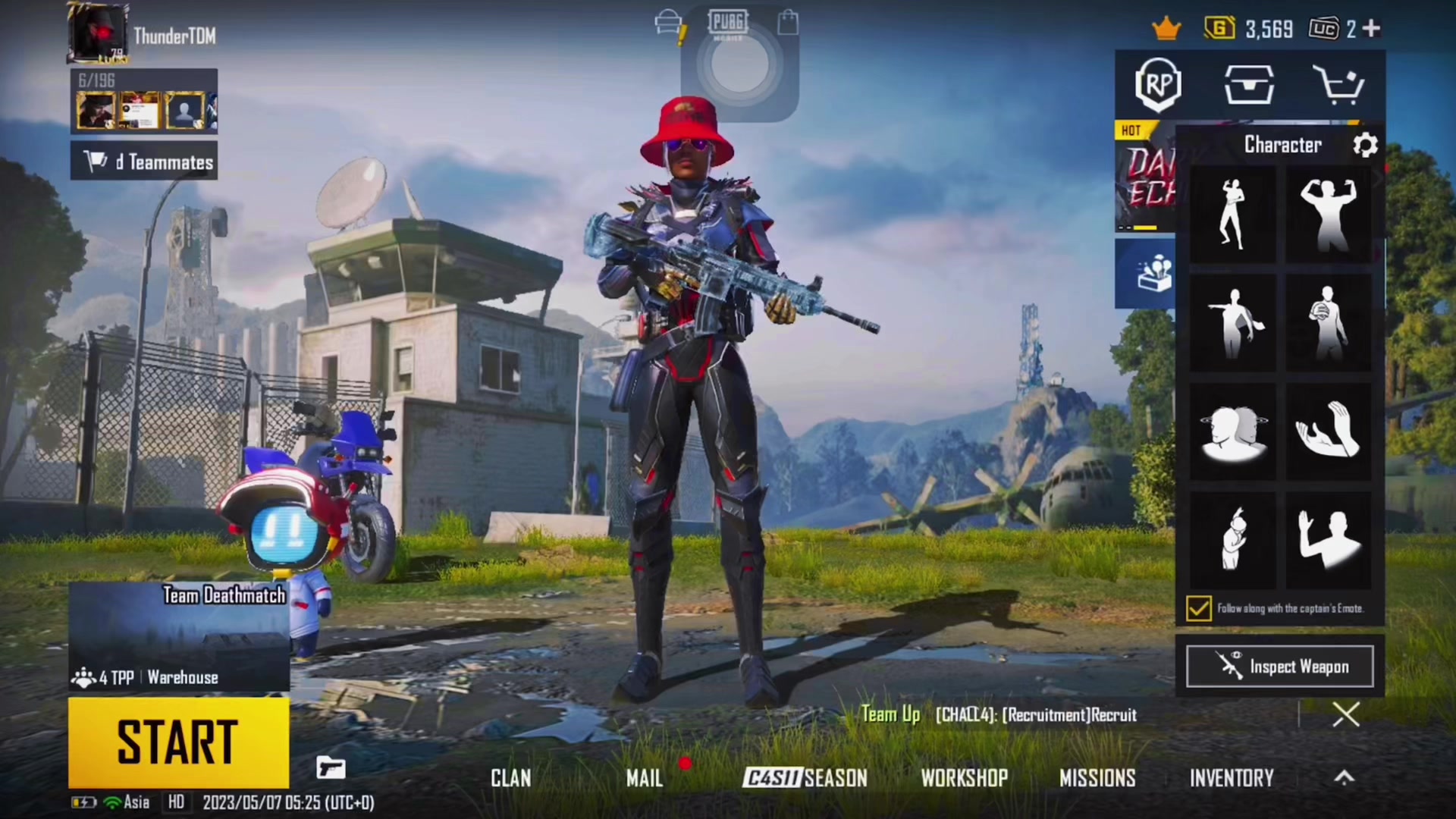Image resolution: width=1456 pixels, height=819 pixels.
Task: Start the Team Deathmatch match
Action: point(178,742)
